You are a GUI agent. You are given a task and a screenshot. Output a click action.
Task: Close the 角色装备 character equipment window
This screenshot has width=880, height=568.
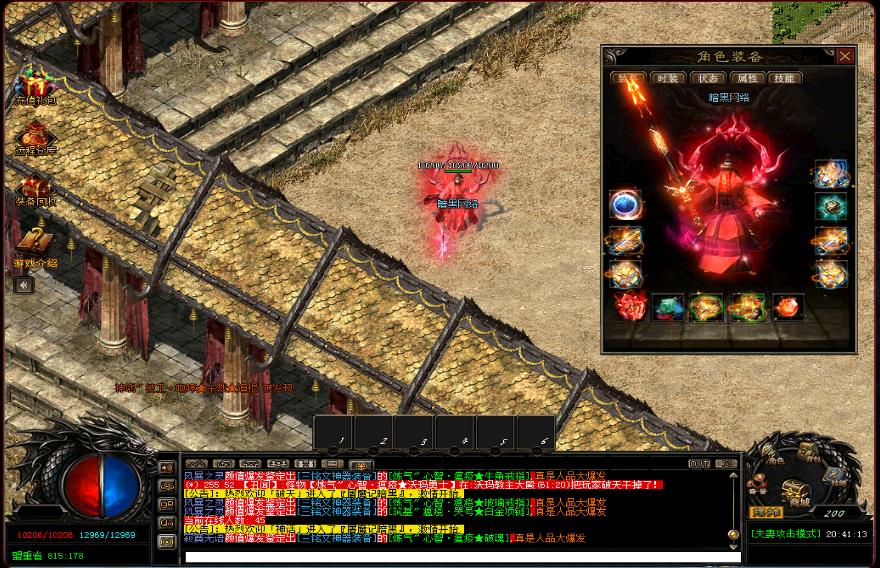pos(845,56)
